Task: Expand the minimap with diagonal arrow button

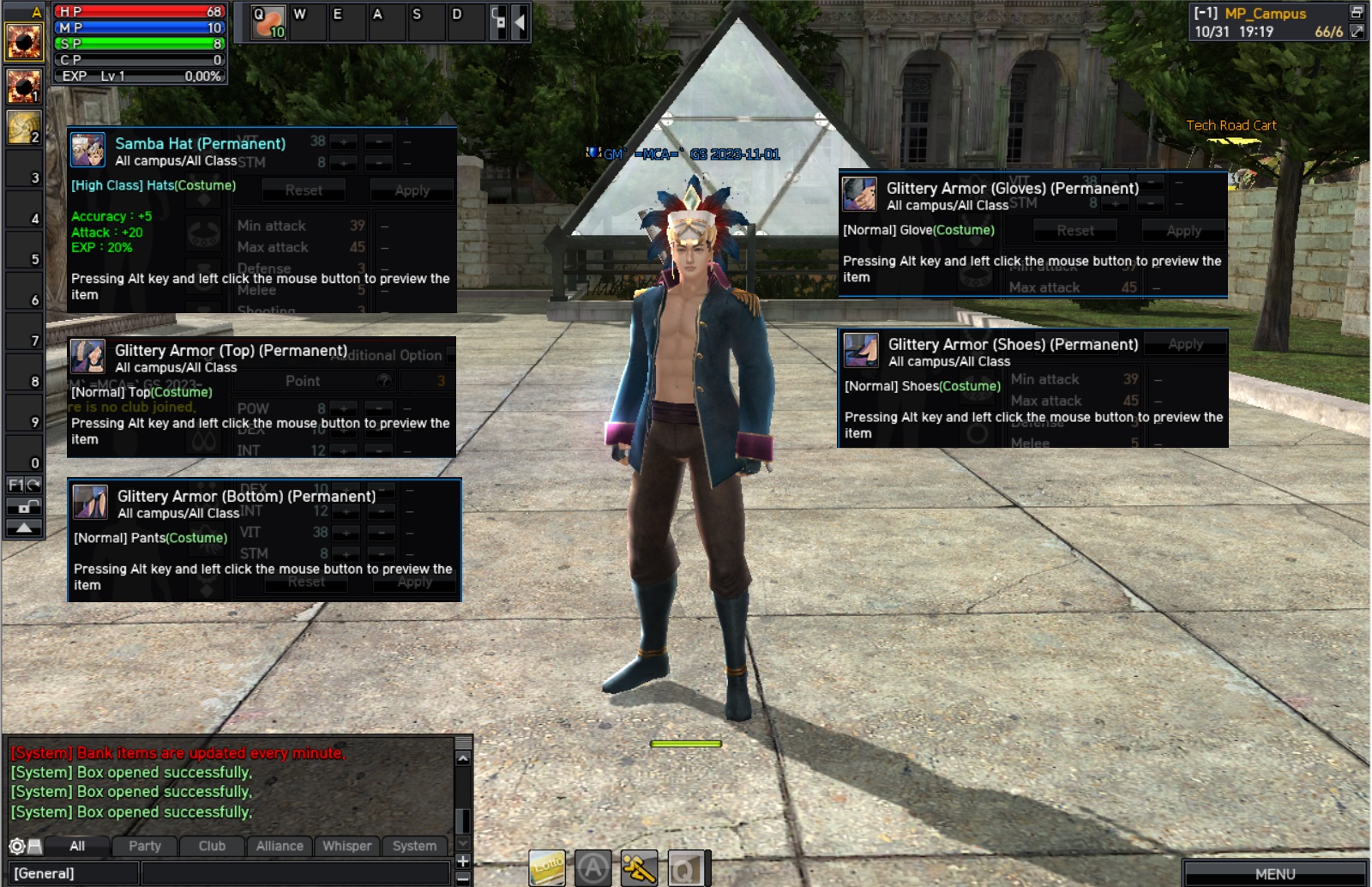Action: click(x=1357, y=32)
